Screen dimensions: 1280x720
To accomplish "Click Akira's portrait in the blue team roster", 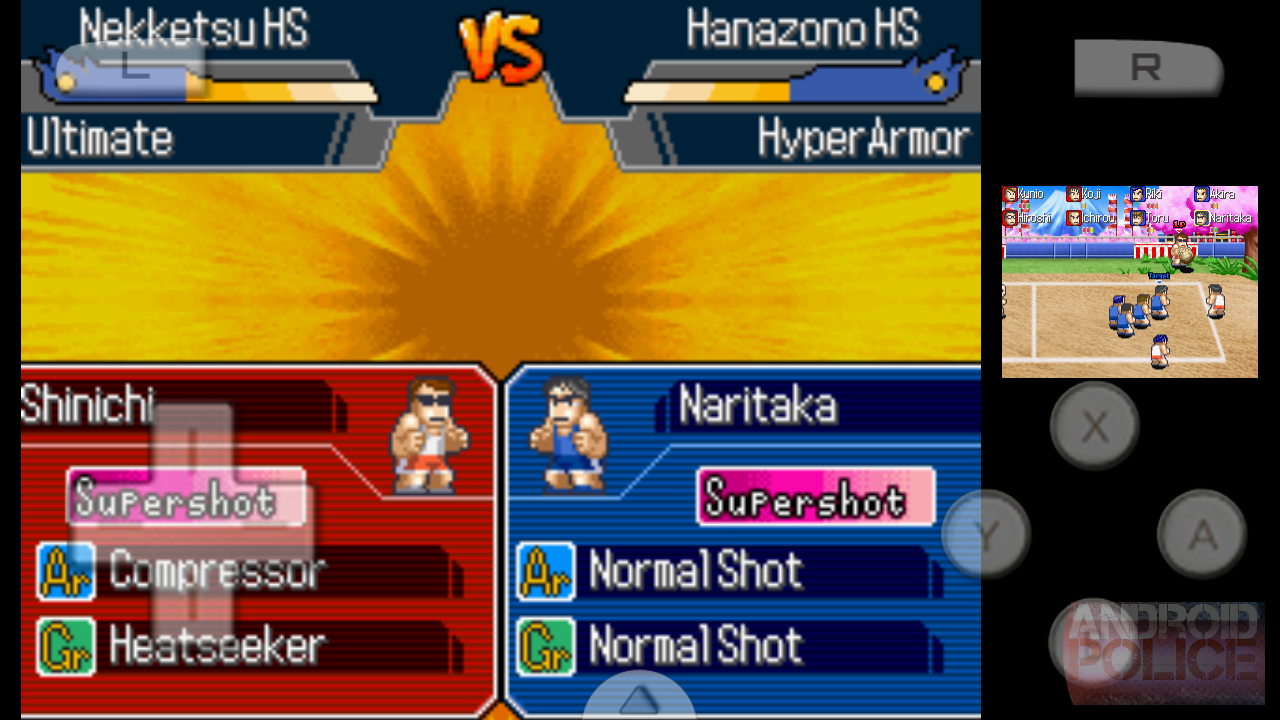I will pyautogui.click(x=1202, y=194).
